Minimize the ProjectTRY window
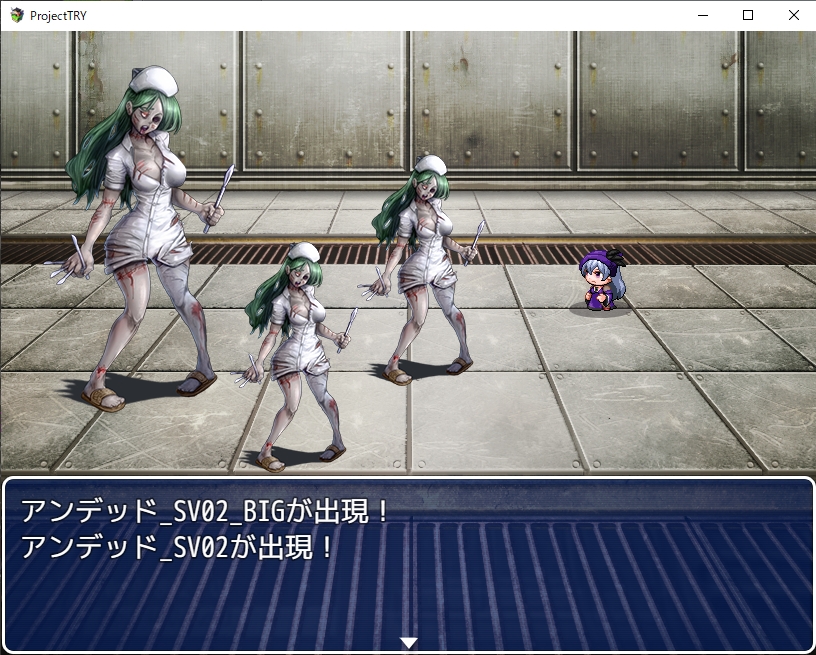Viewport: 816px width, 655px height. coord(702,15)
